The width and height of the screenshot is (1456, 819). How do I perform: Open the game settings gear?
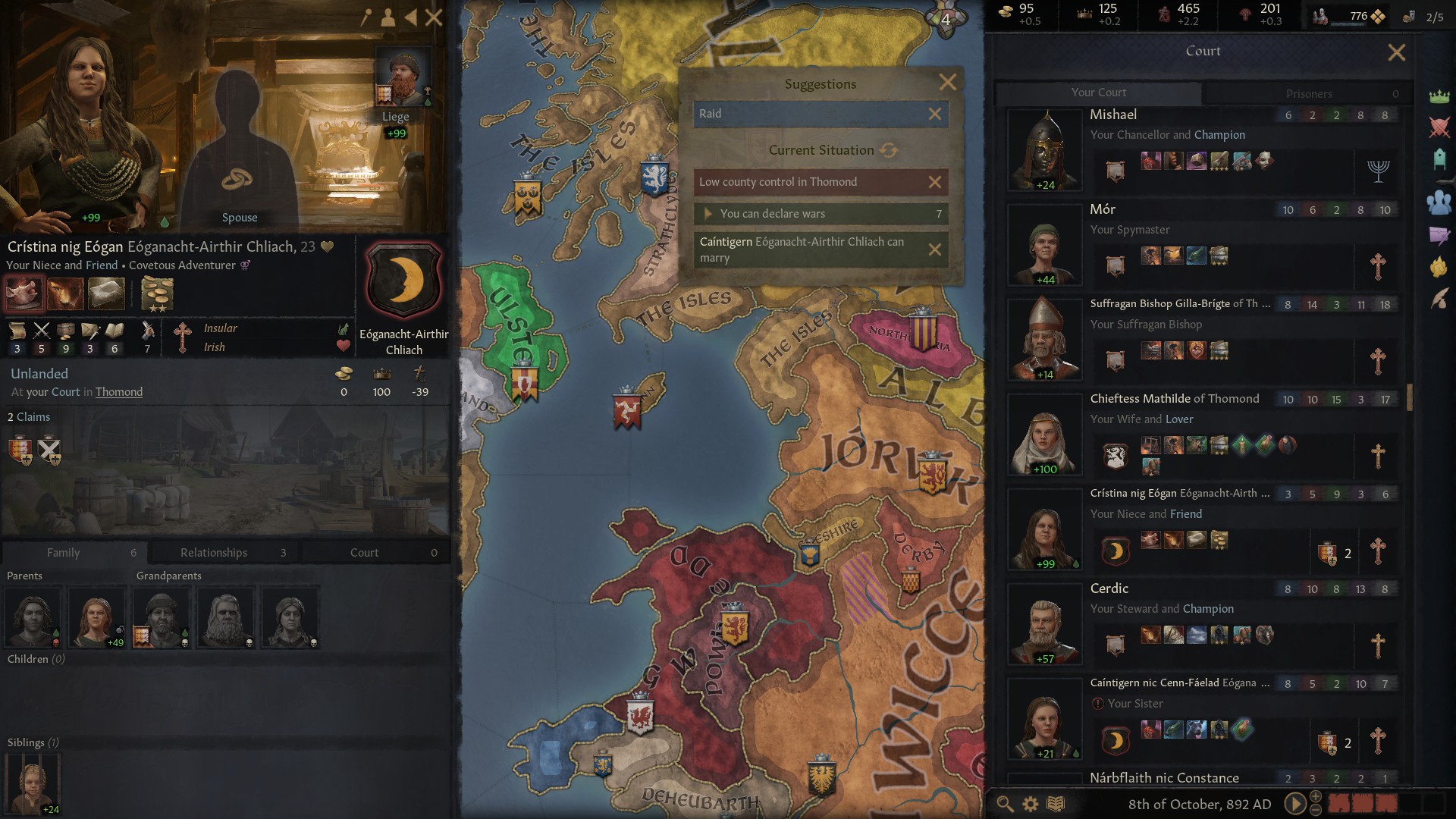click(1031, 804)
